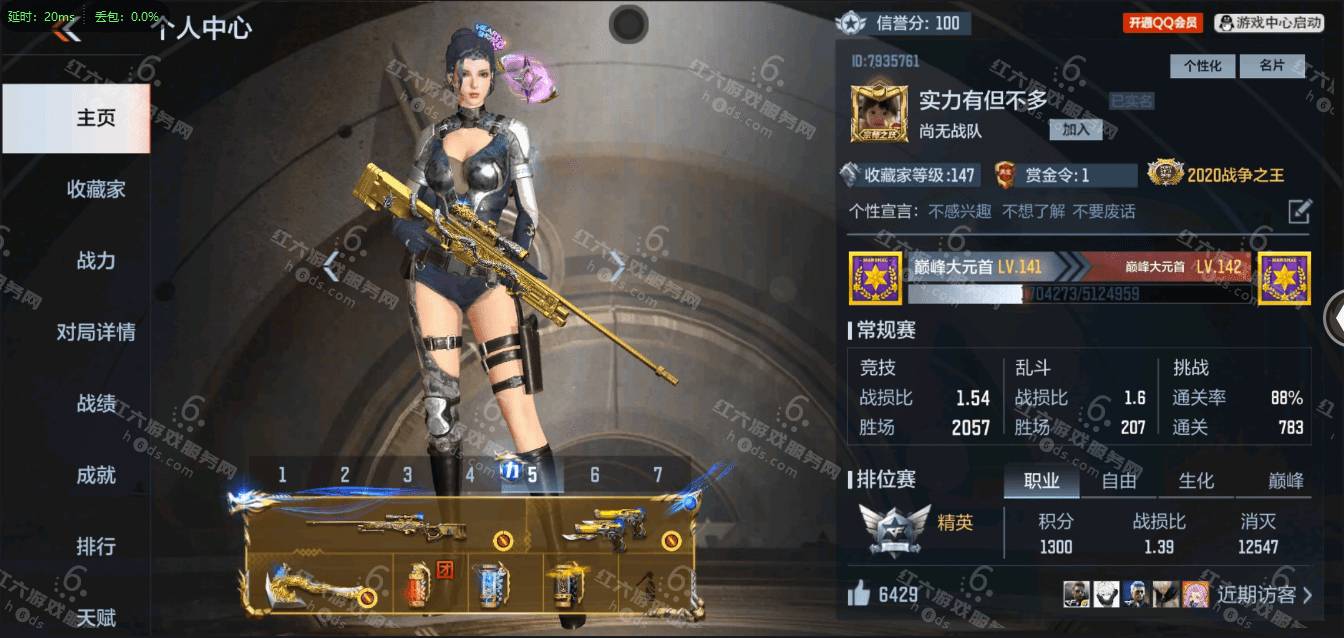Select loadout slot number 3
The height and width of the screenshot is (638, 1344).
pyautogui.click(x=407, y=475)
